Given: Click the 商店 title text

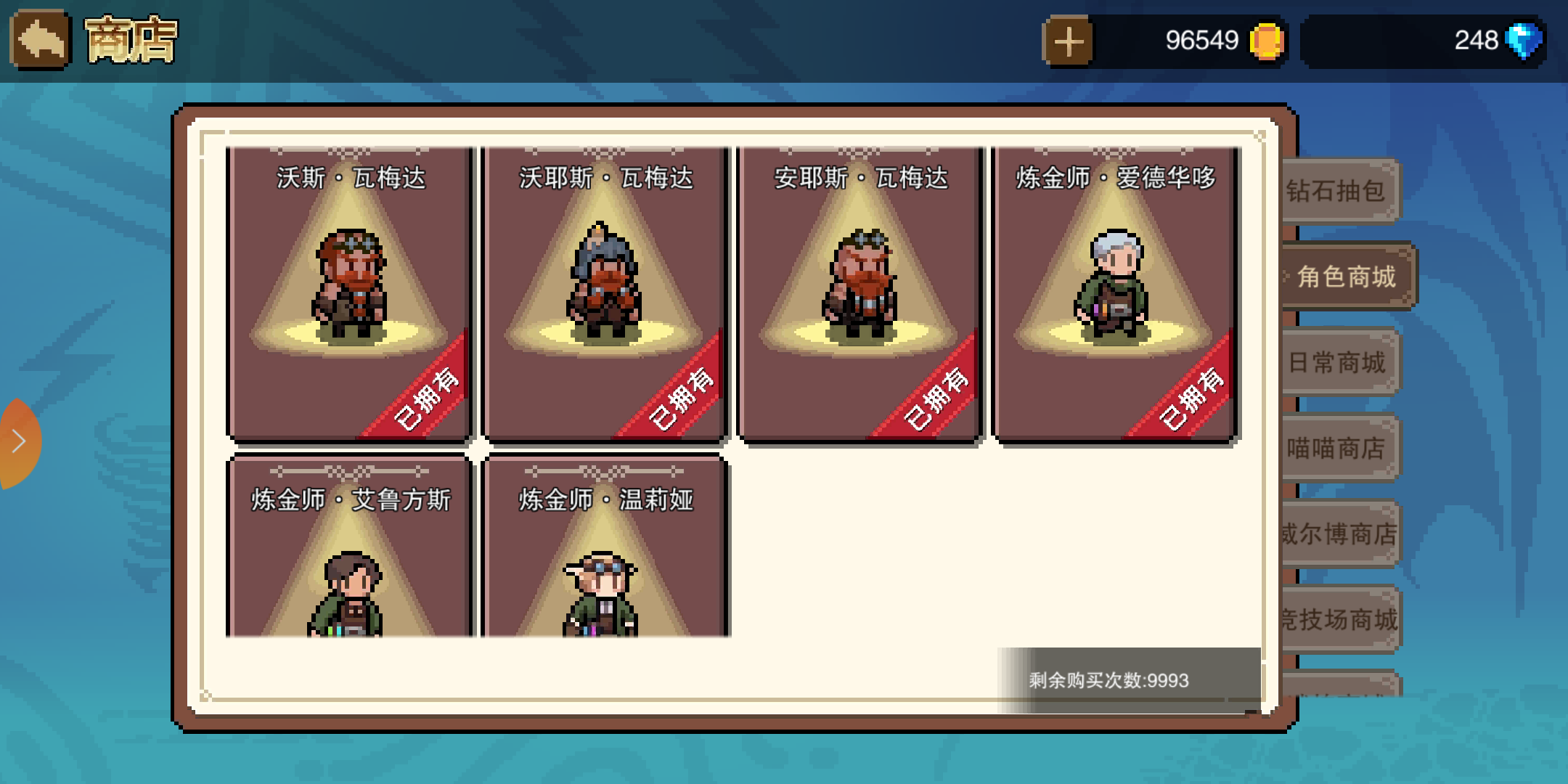Looking at the screenshot, I should pos(129,40).
